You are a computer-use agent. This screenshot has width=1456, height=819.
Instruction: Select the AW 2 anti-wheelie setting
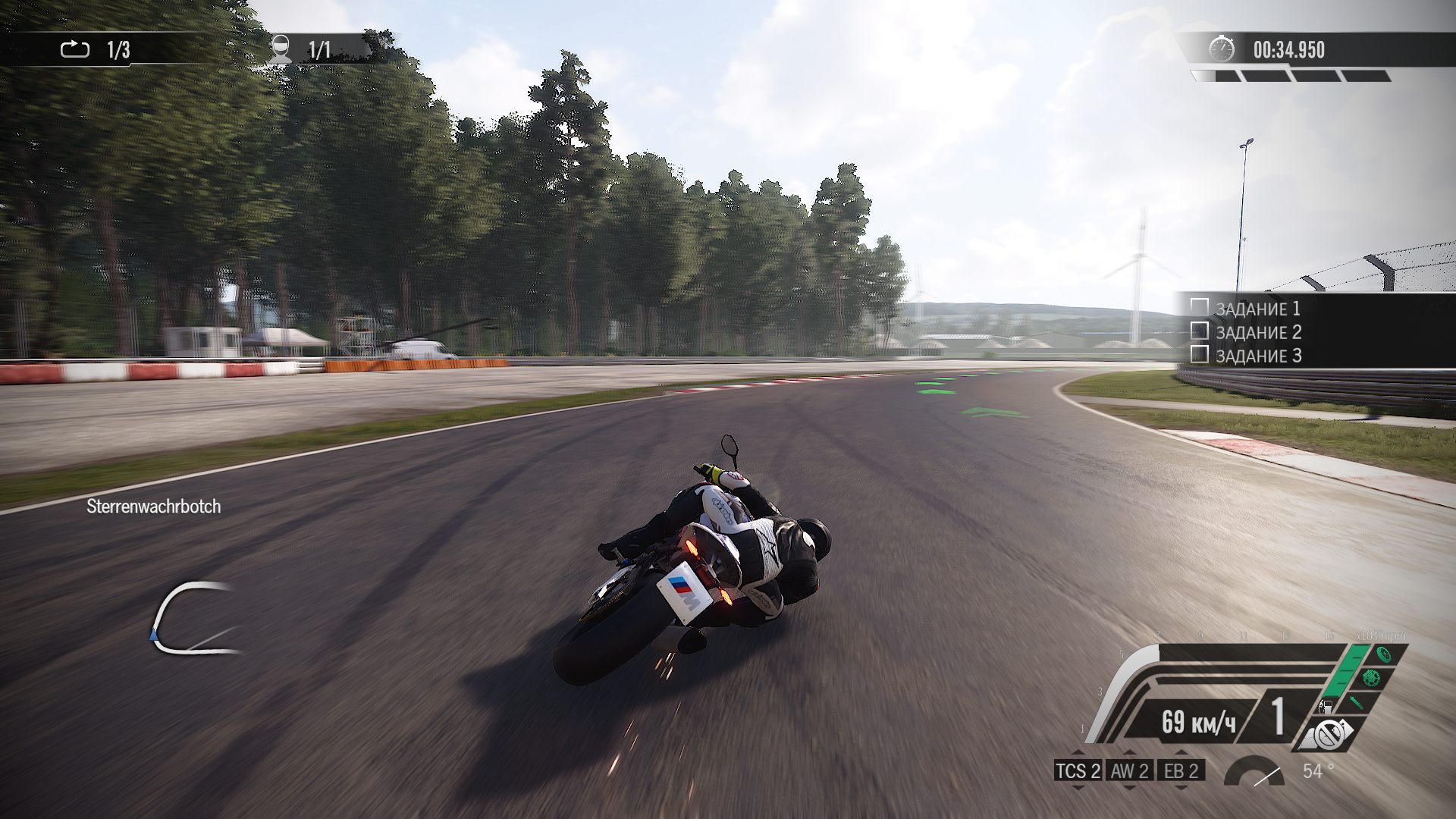tap(1130, 771)
